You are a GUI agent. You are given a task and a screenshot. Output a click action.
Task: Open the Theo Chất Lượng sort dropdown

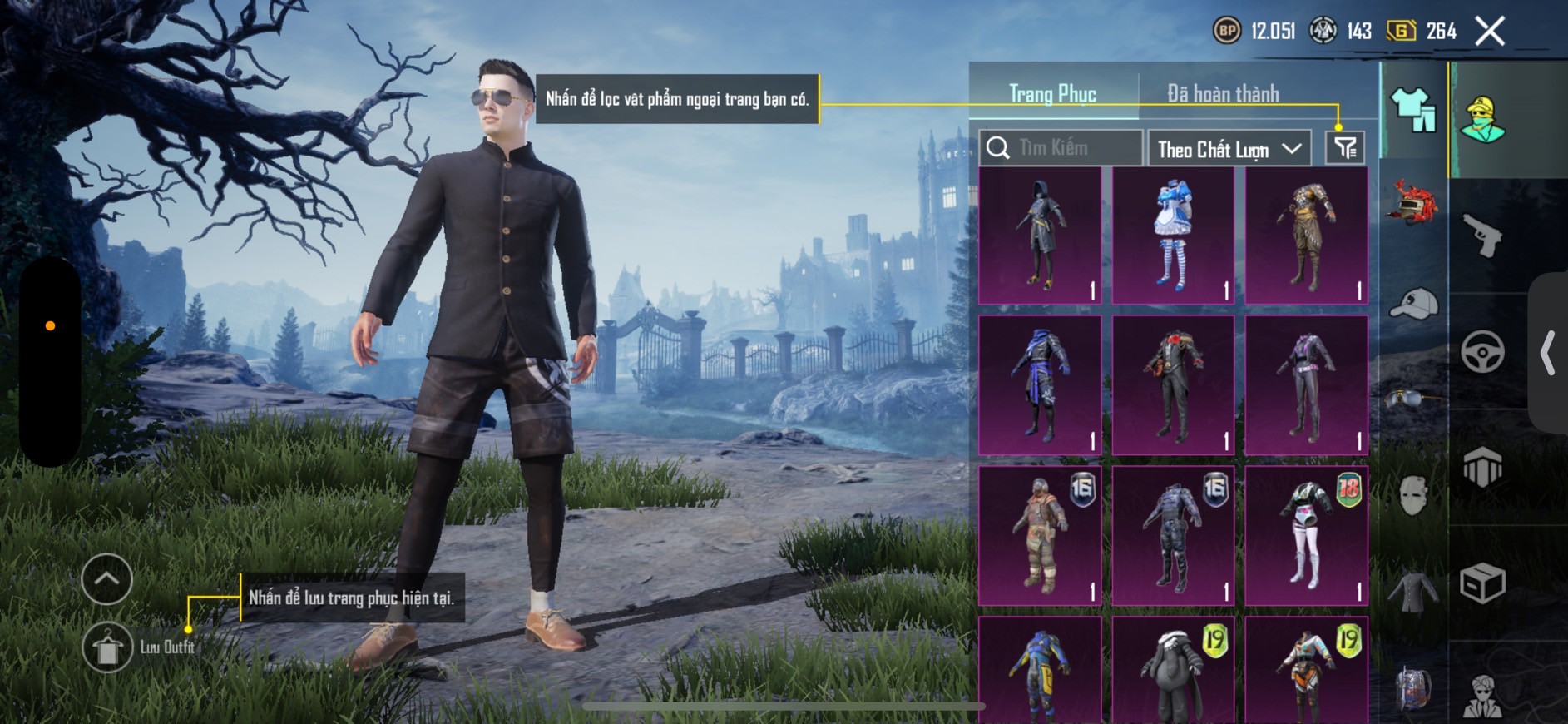pos(1229,149)
